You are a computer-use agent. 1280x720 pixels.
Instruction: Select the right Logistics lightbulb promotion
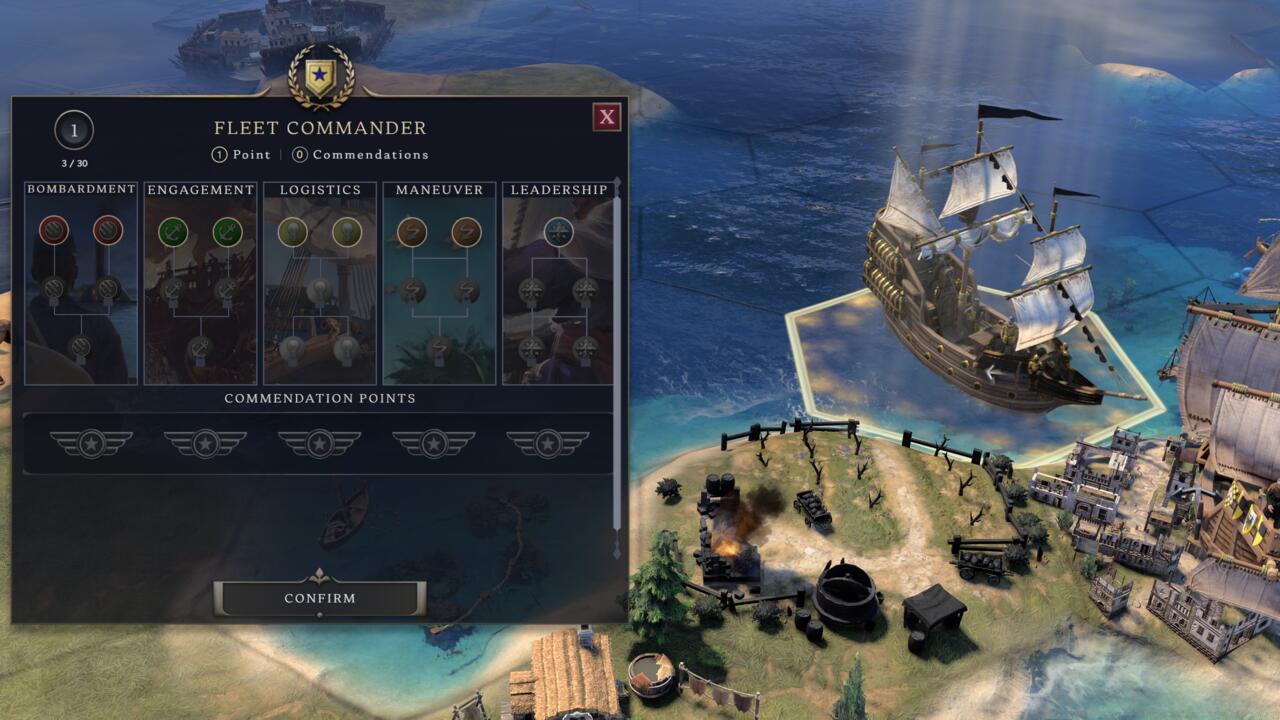(x=345, y=231)
